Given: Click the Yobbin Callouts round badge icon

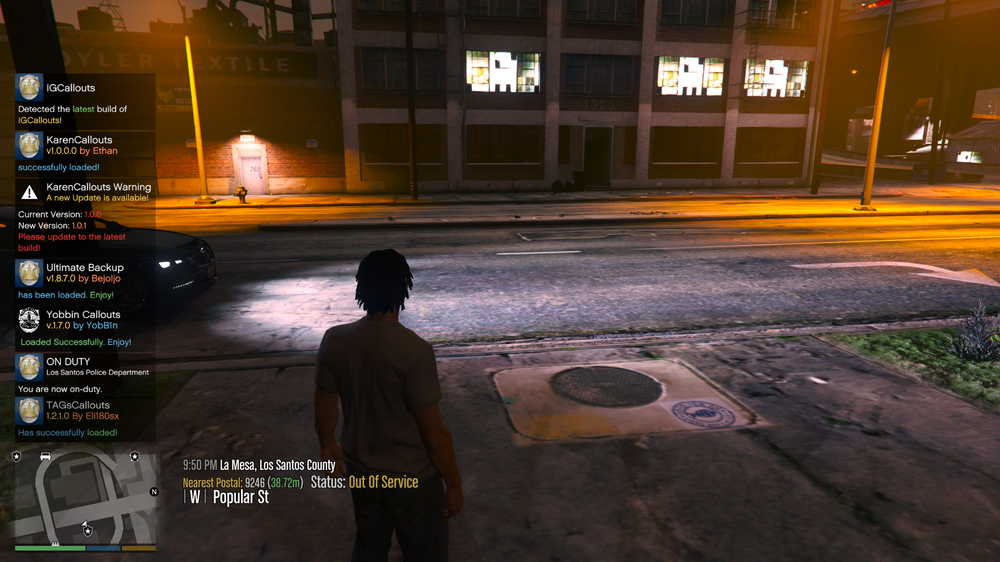Looking at the screenshot, I should click(x=30, y=320).
